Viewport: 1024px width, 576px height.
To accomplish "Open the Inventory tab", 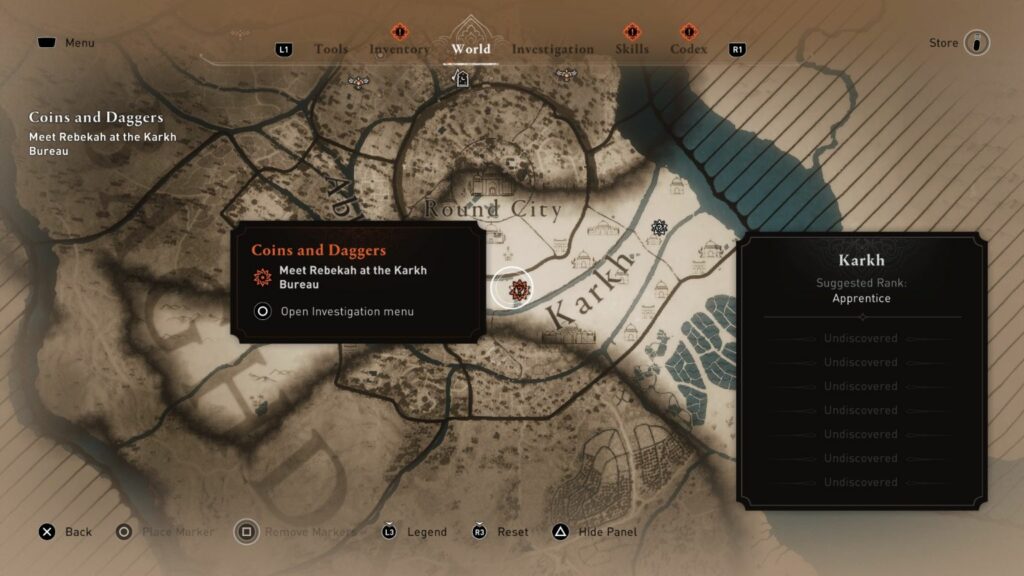I will click(399, 49).
